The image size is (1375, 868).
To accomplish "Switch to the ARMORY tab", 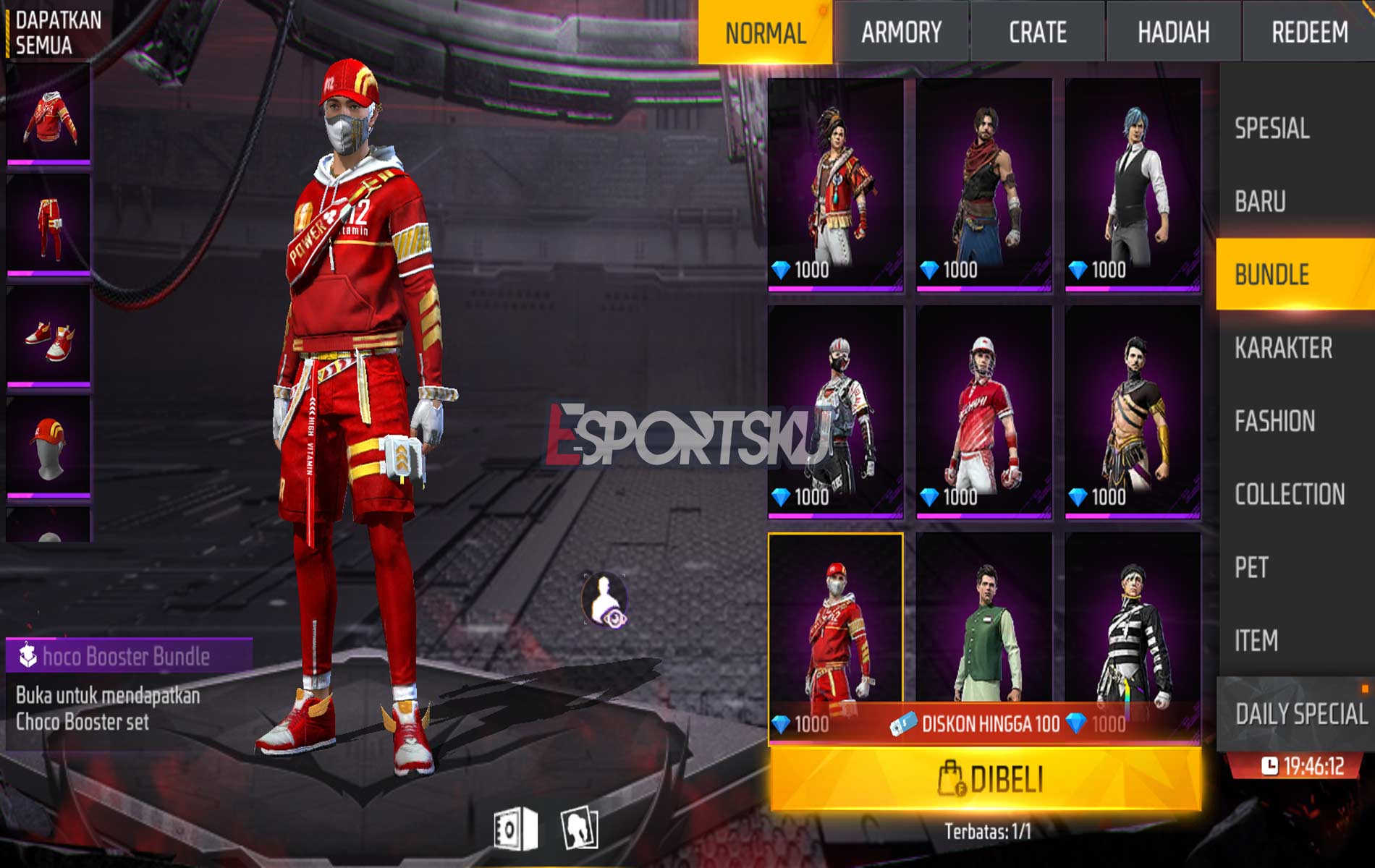I will click(901, 30).
